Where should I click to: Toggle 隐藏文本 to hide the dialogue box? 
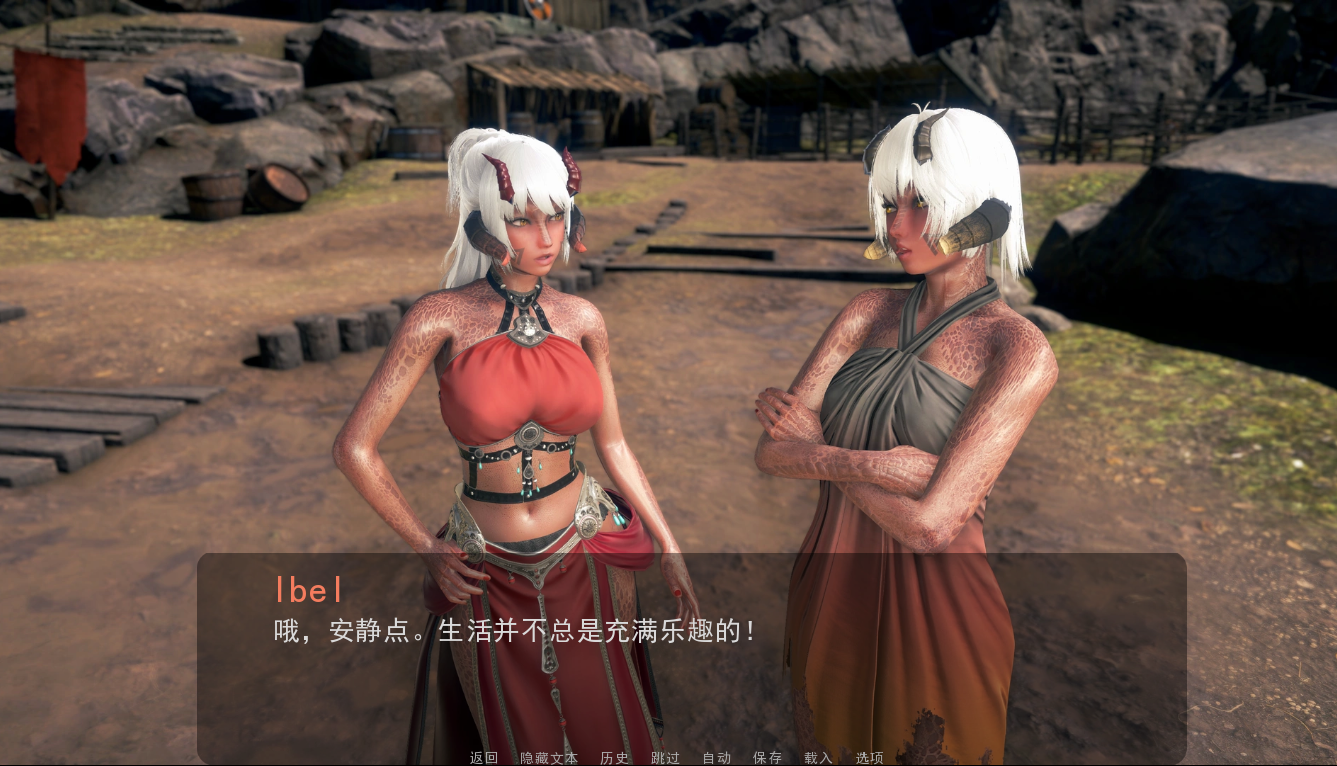pyautogui.click(x=548, y=758)
